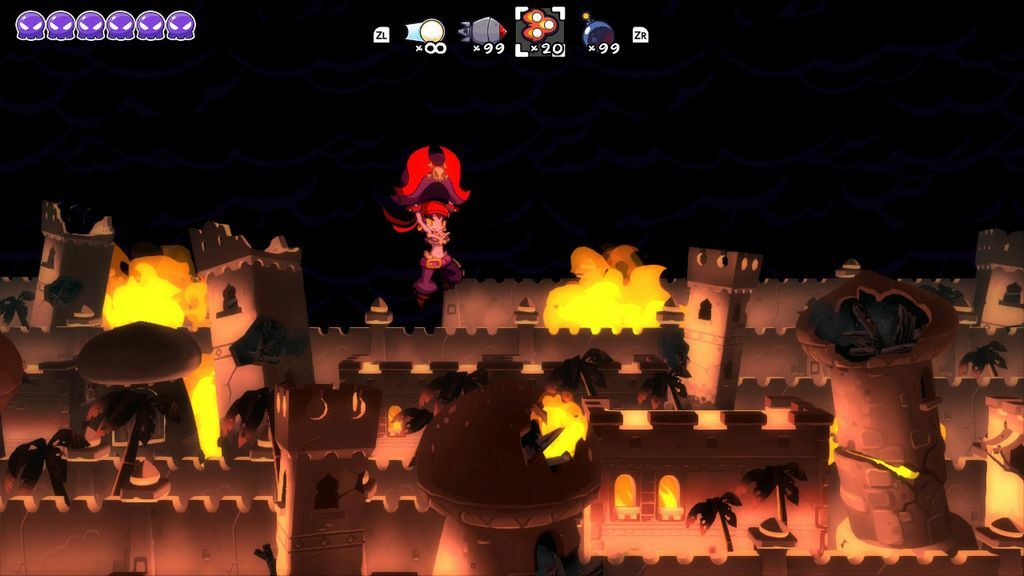Viewport: 1024px width, 576px height.
Task: Select the white cannonball weapon with infinite ammo
Action: 428,32
